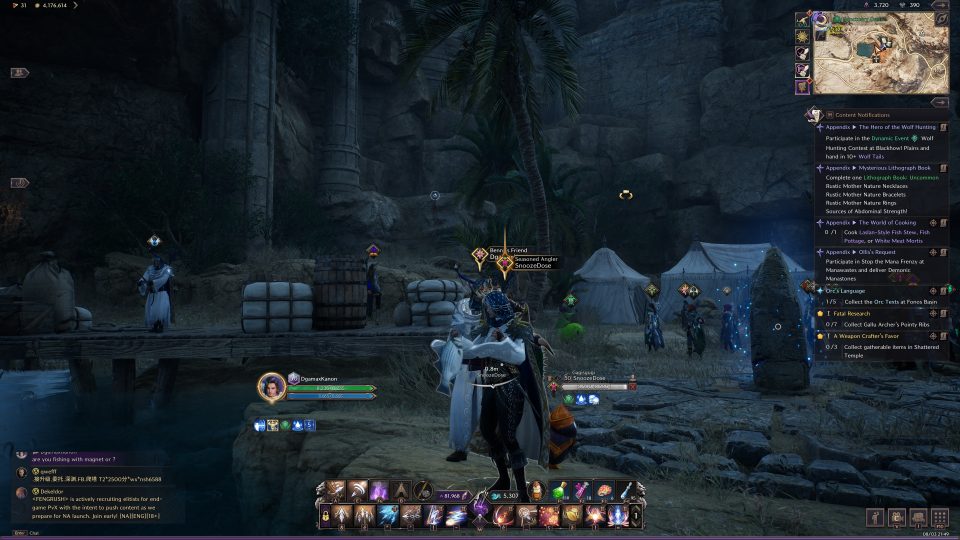Track Olila's Request quest entry
This screenshot has width=960, height=540.
(934, 252)
